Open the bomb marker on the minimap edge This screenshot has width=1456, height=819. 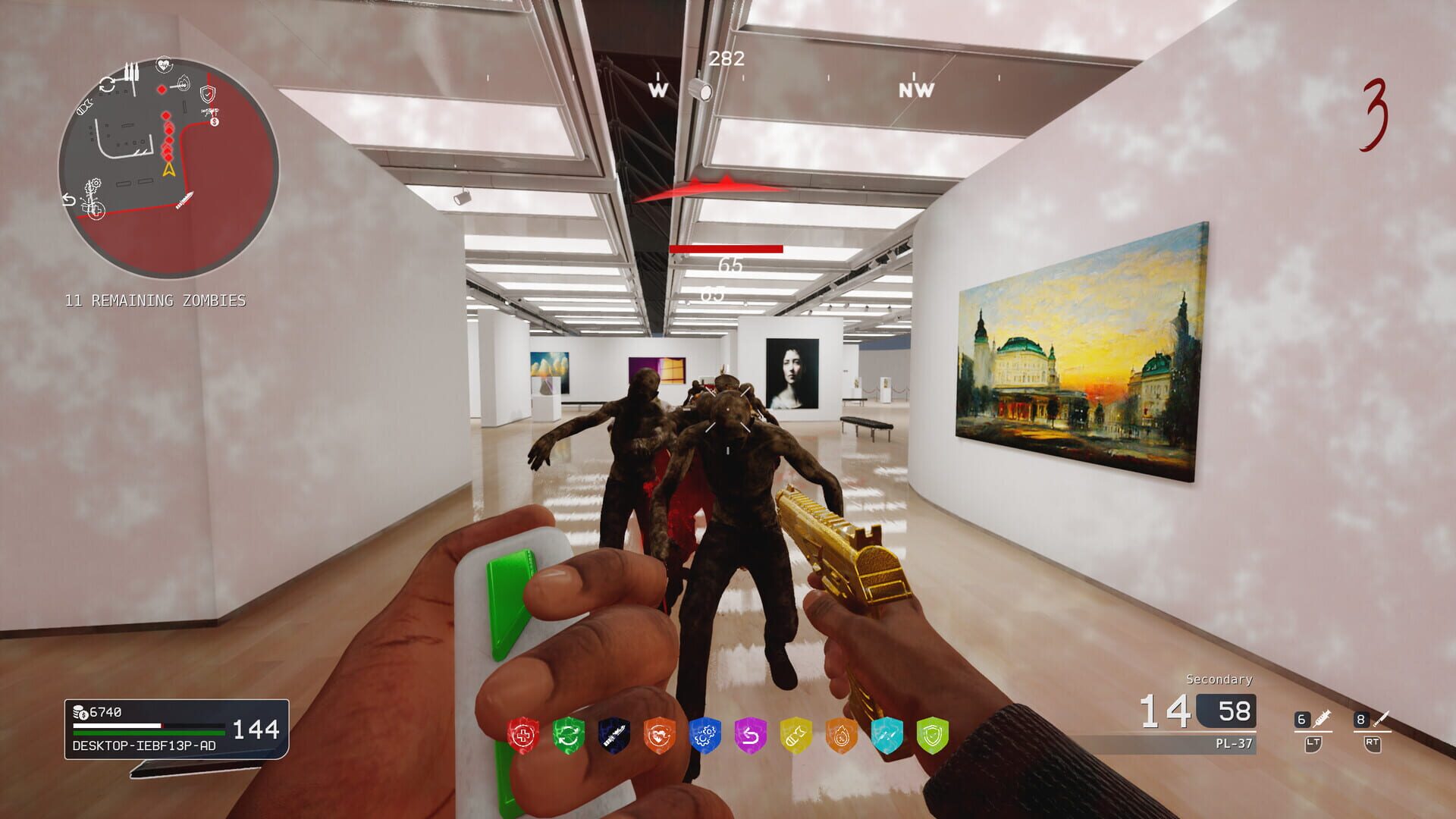tap(83, 106)
